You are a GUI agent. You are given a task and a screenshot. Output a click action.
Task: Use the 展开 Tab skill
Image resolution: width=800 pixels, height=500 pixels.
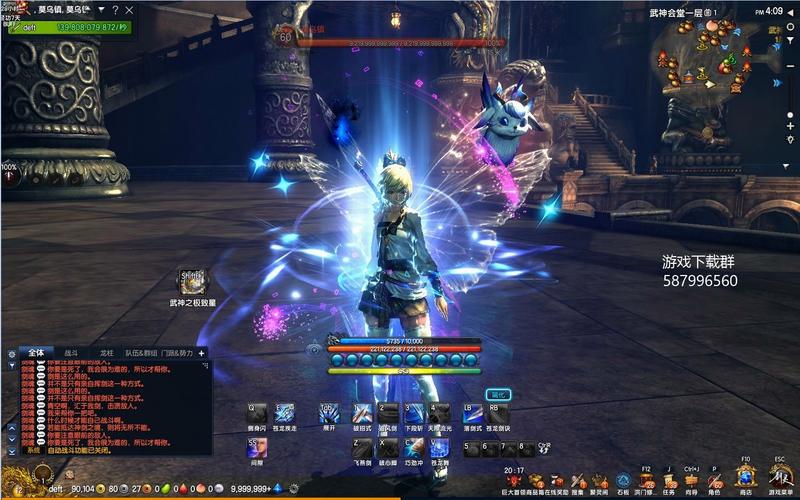click(x=329, y=413)
